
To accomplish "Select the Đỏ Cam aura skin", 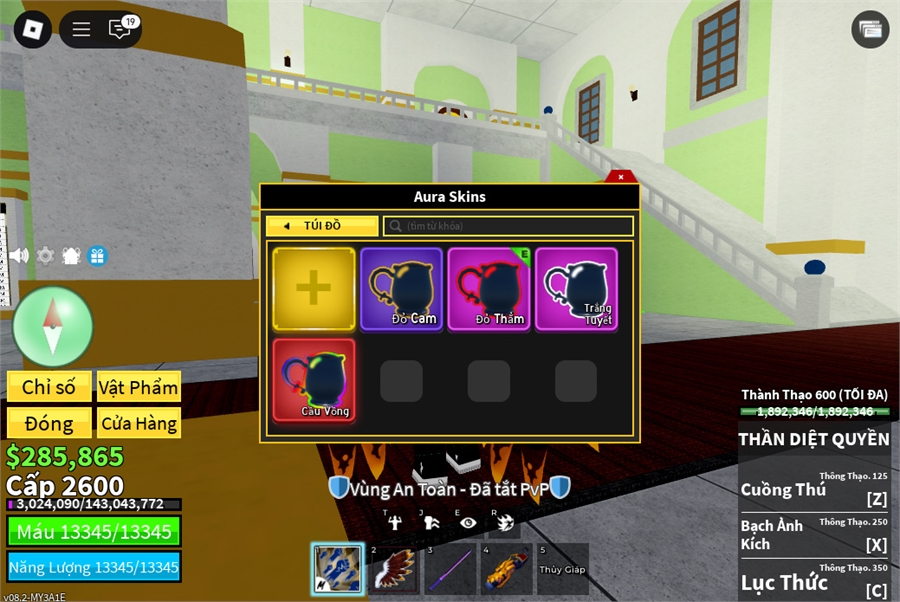I will click(x=401, y=289).
